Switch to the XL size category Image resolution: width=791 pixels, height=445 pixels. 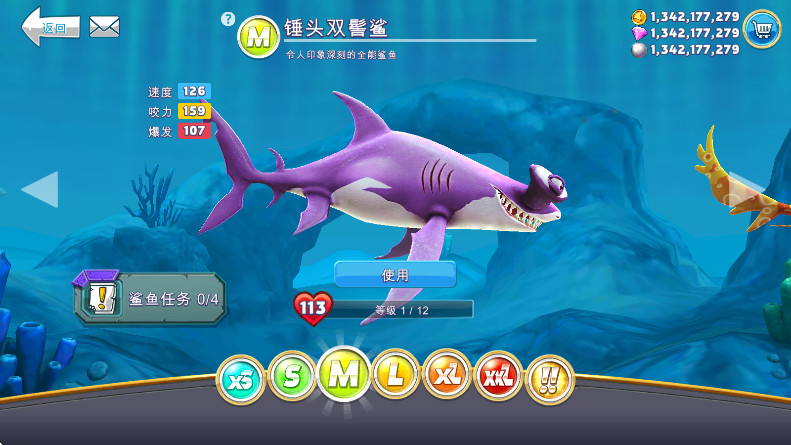pyautogui.click(x=446, y=377)
